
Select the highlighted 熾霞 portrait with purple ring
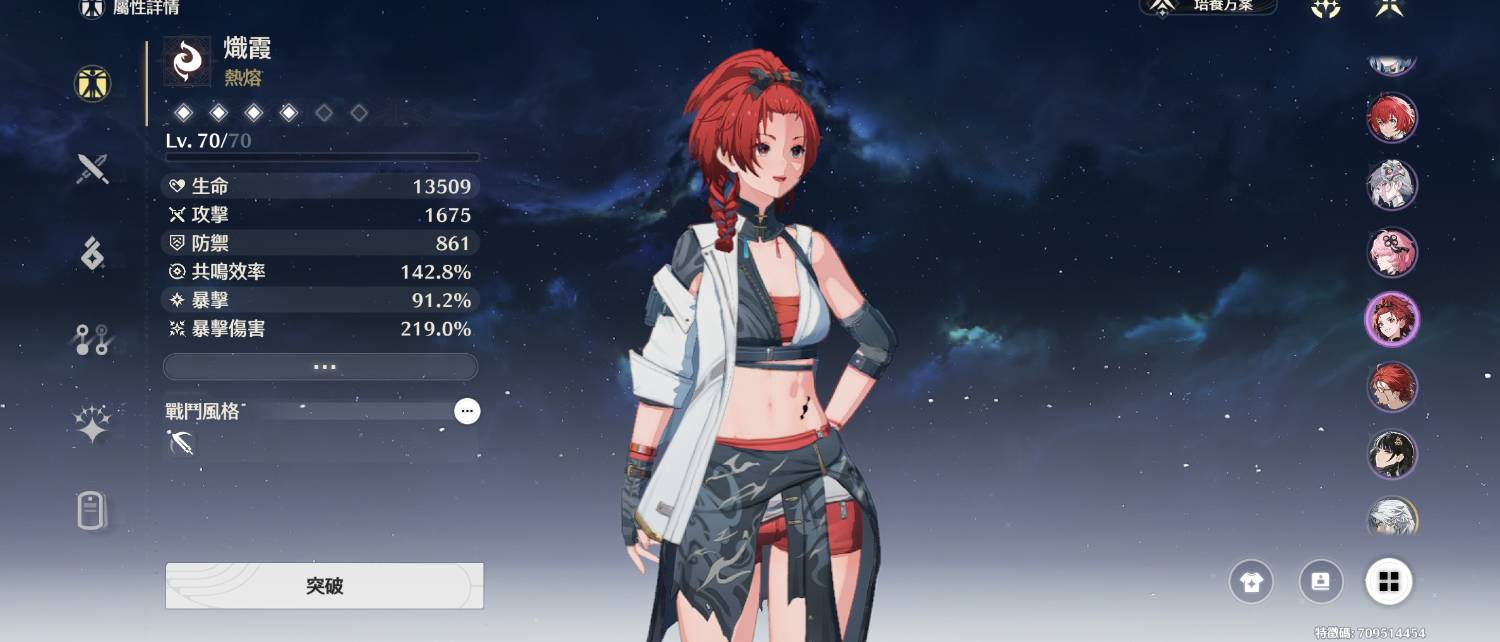click(x=1392, y=320)
